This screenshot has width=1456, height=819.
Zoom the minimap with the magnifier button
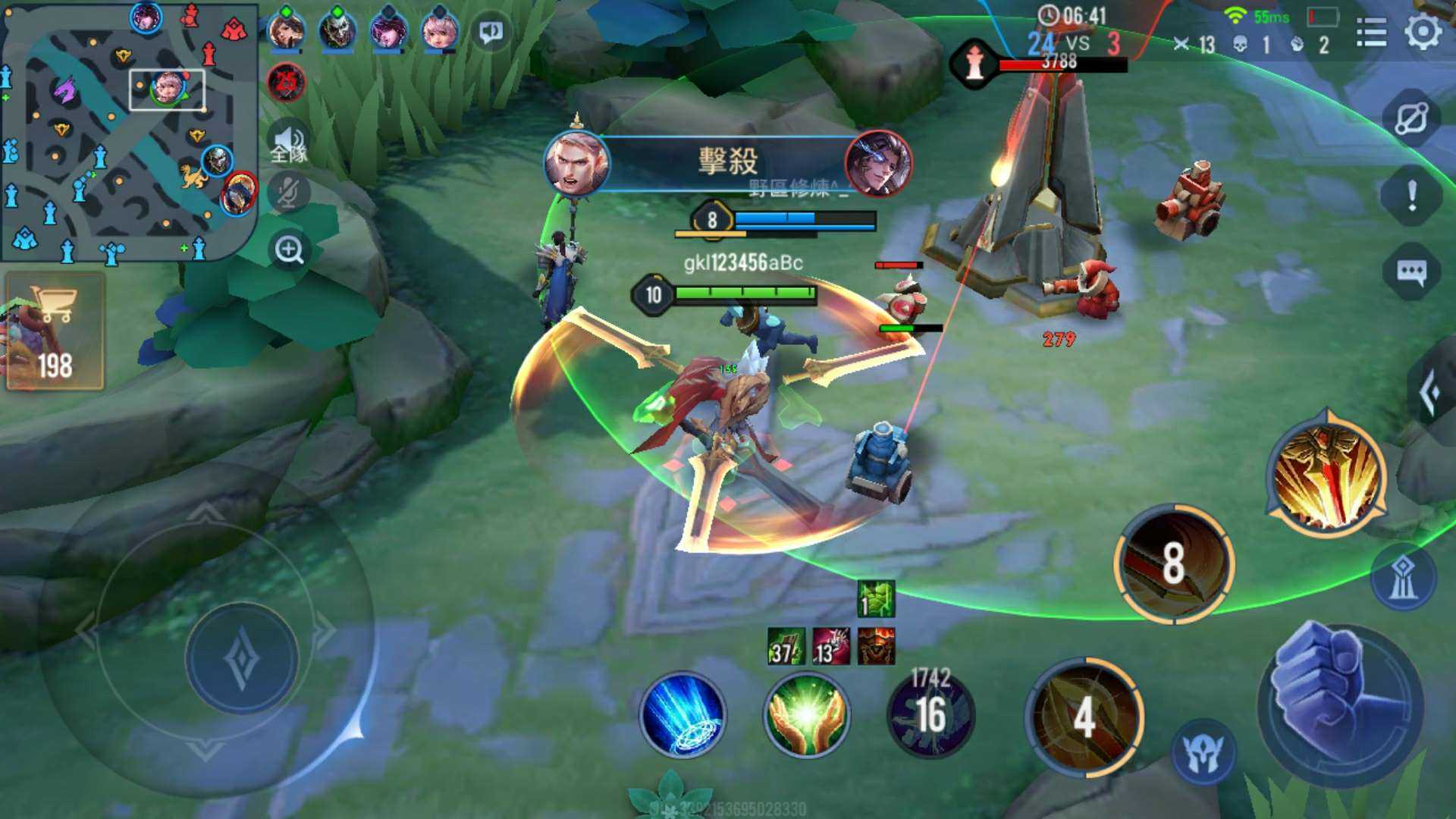[289, 249]
